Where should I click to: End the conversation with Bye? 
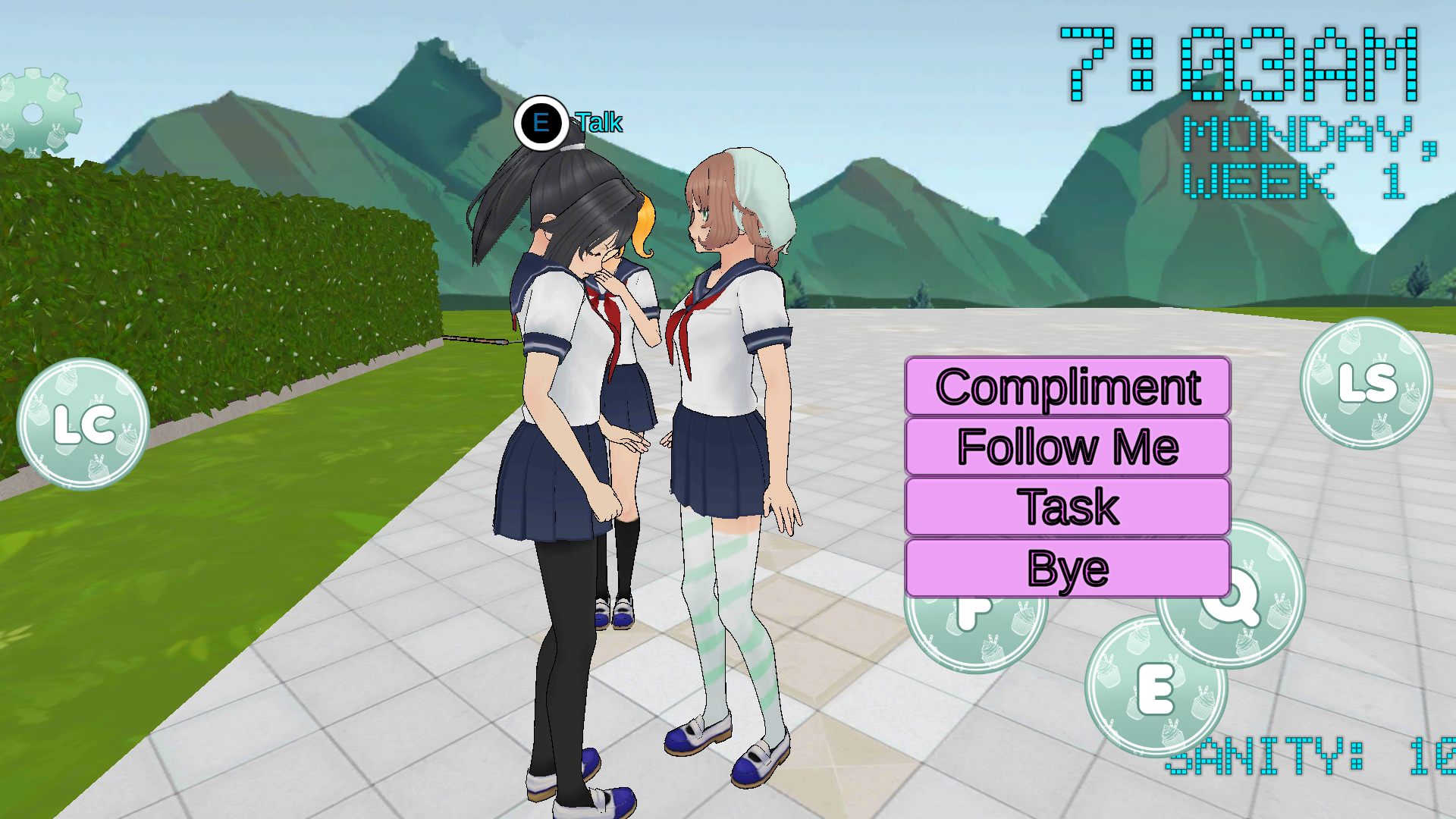click(1067, 568)
